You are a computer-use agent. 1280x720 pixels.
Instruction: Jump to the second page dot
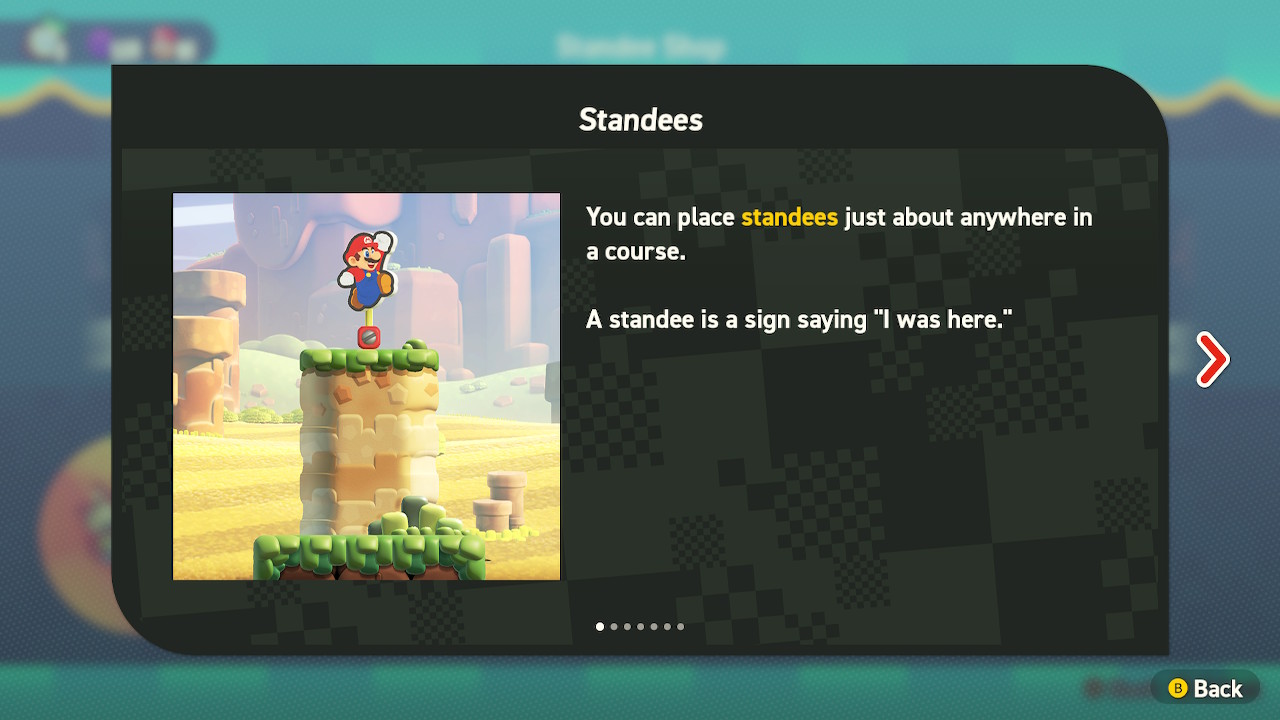613,627
